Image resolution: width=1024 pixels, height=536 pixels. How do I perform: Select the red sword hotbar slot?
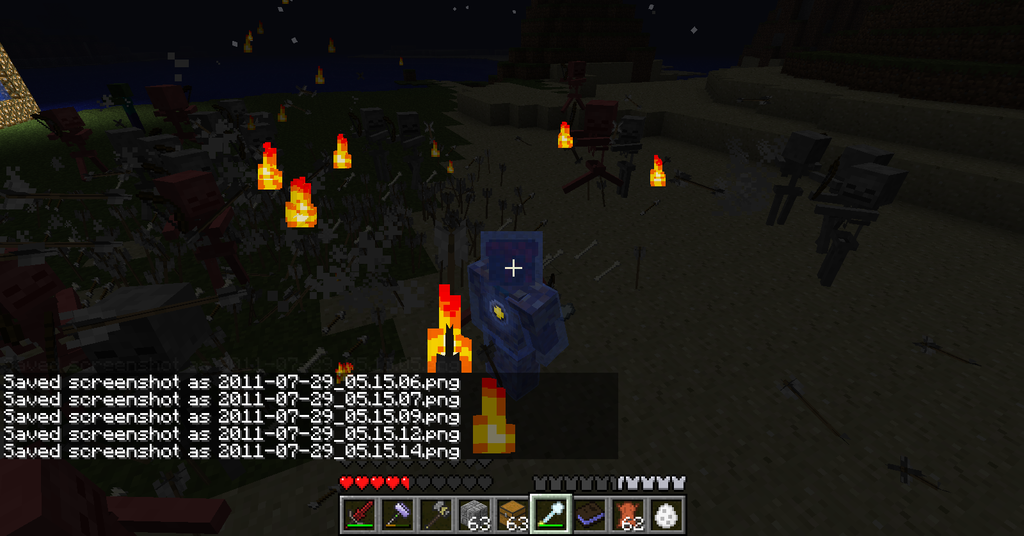[x=358, y=514]
